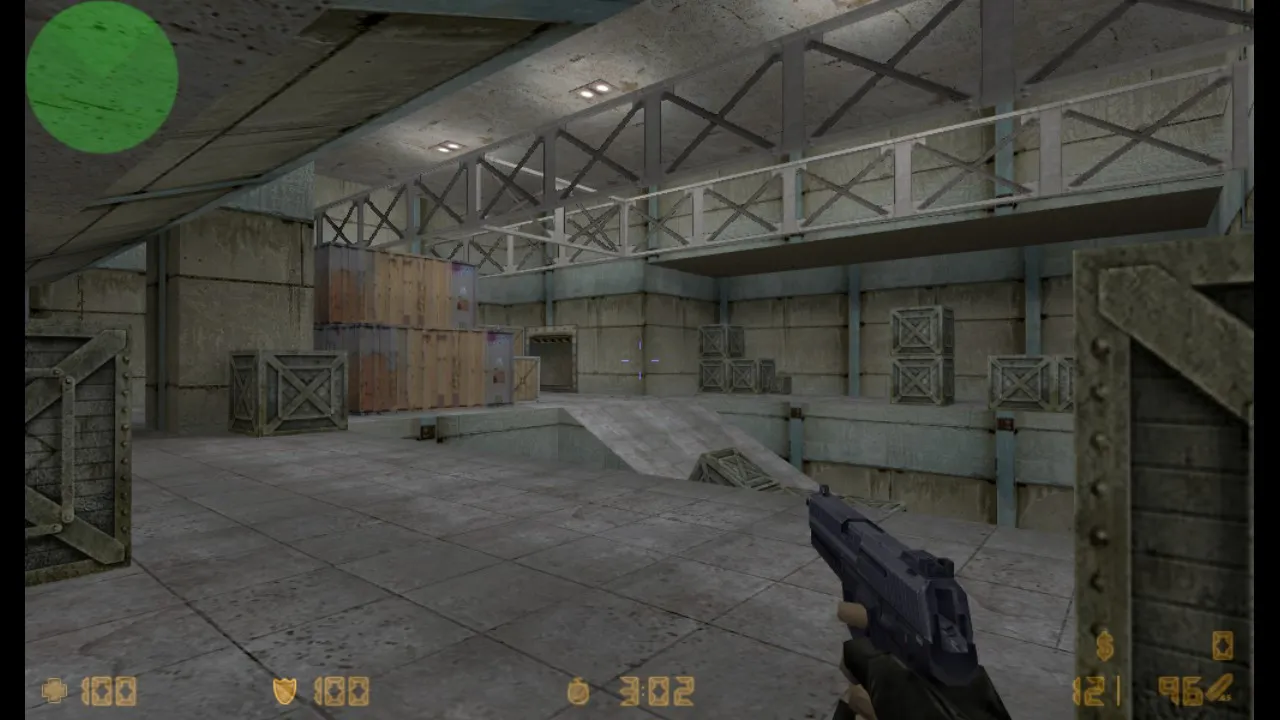Click the round timer clock icon

578,690
